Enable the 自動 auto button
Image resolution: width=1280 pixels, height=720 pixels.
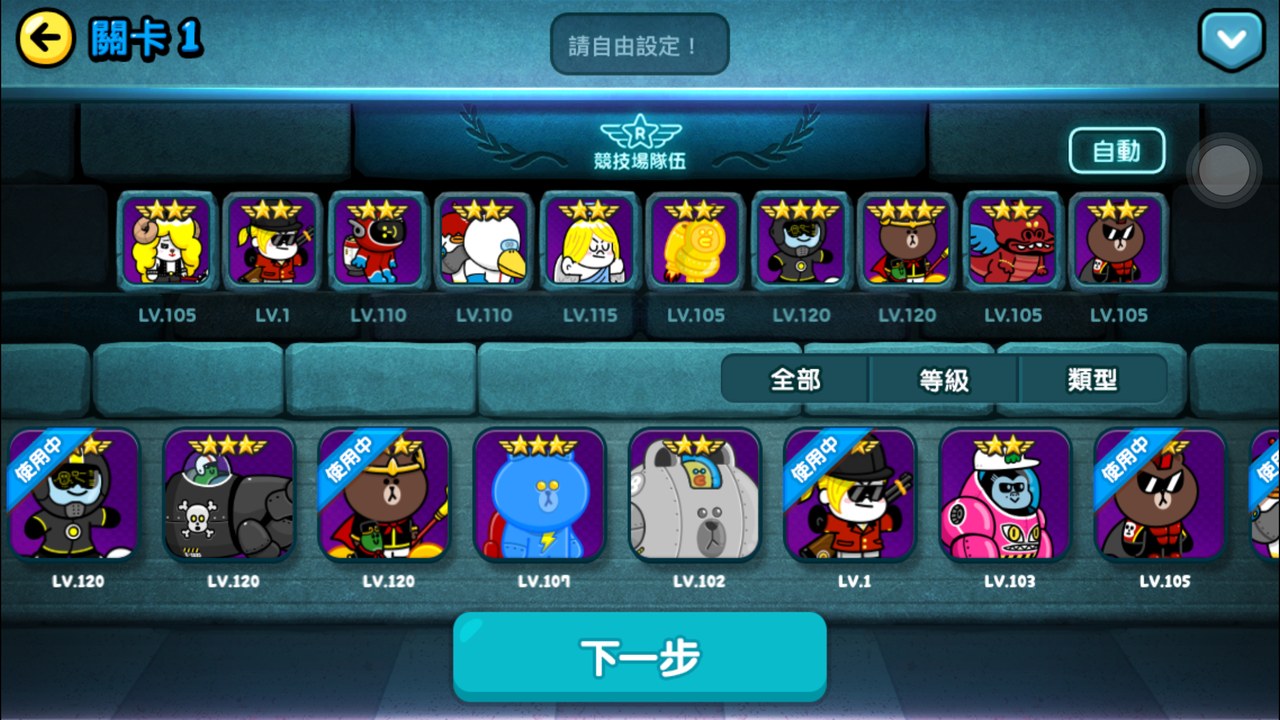(x=1117, y=150)
